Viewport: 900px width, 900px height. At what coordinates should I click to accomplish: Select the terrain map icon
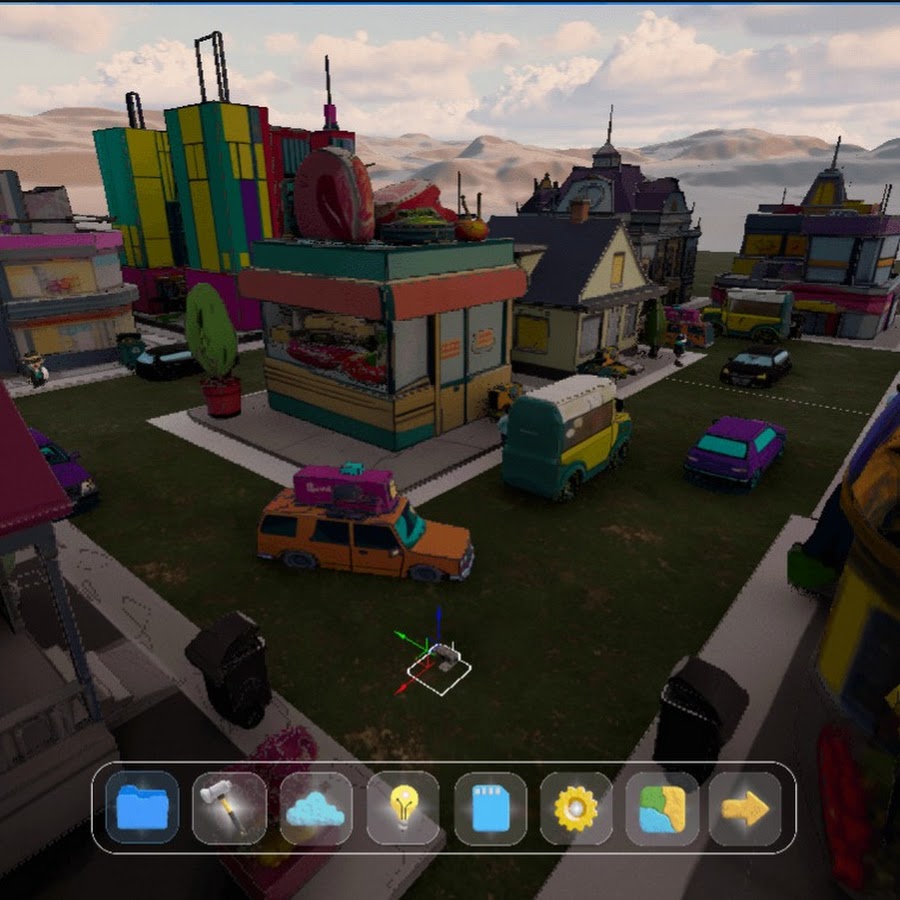pyautogui.click(x=662, y=808)
